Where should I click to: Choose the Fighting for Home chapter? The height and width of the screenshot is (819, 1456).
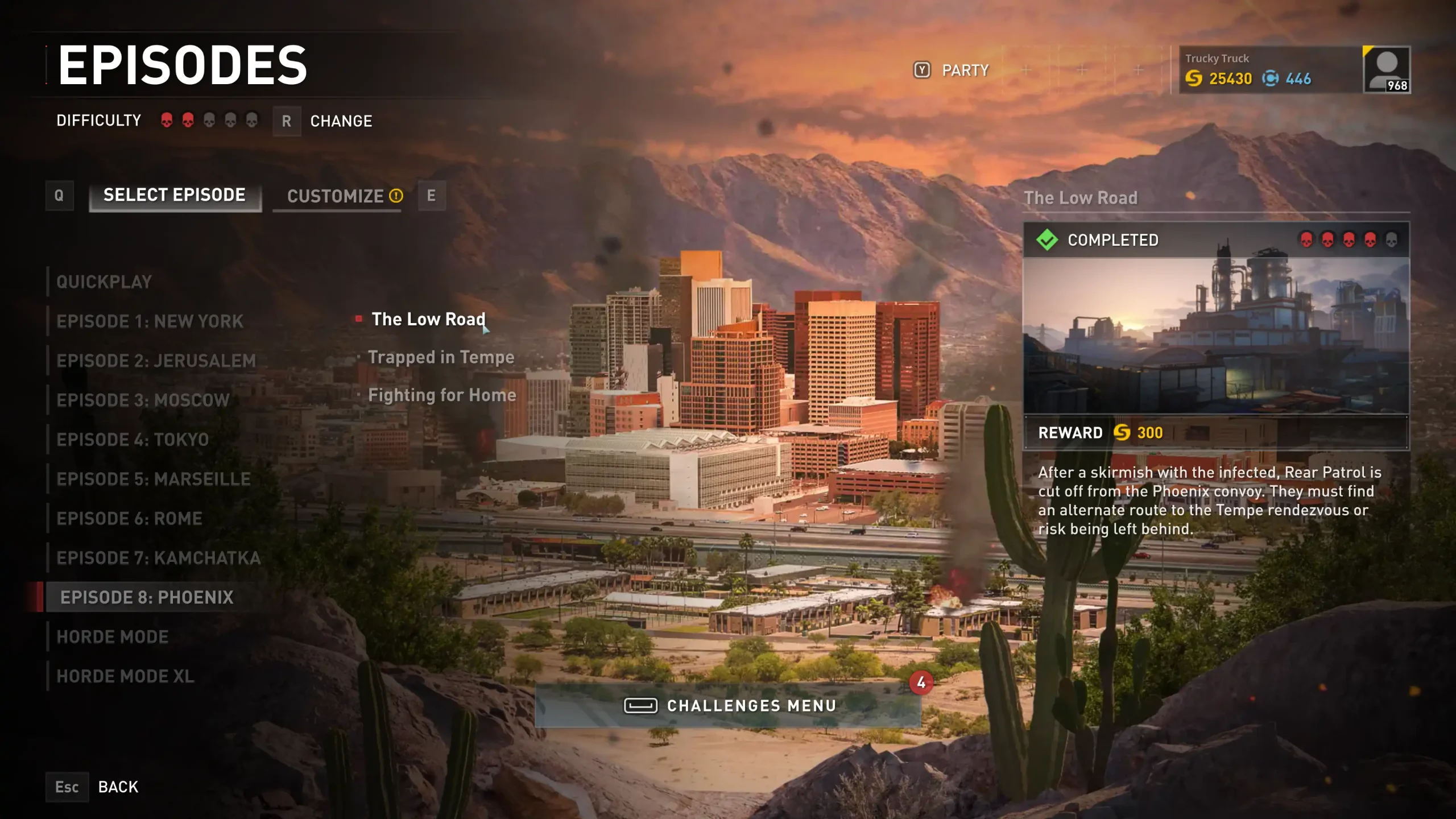pyautogui.click(x=442, y=395)
